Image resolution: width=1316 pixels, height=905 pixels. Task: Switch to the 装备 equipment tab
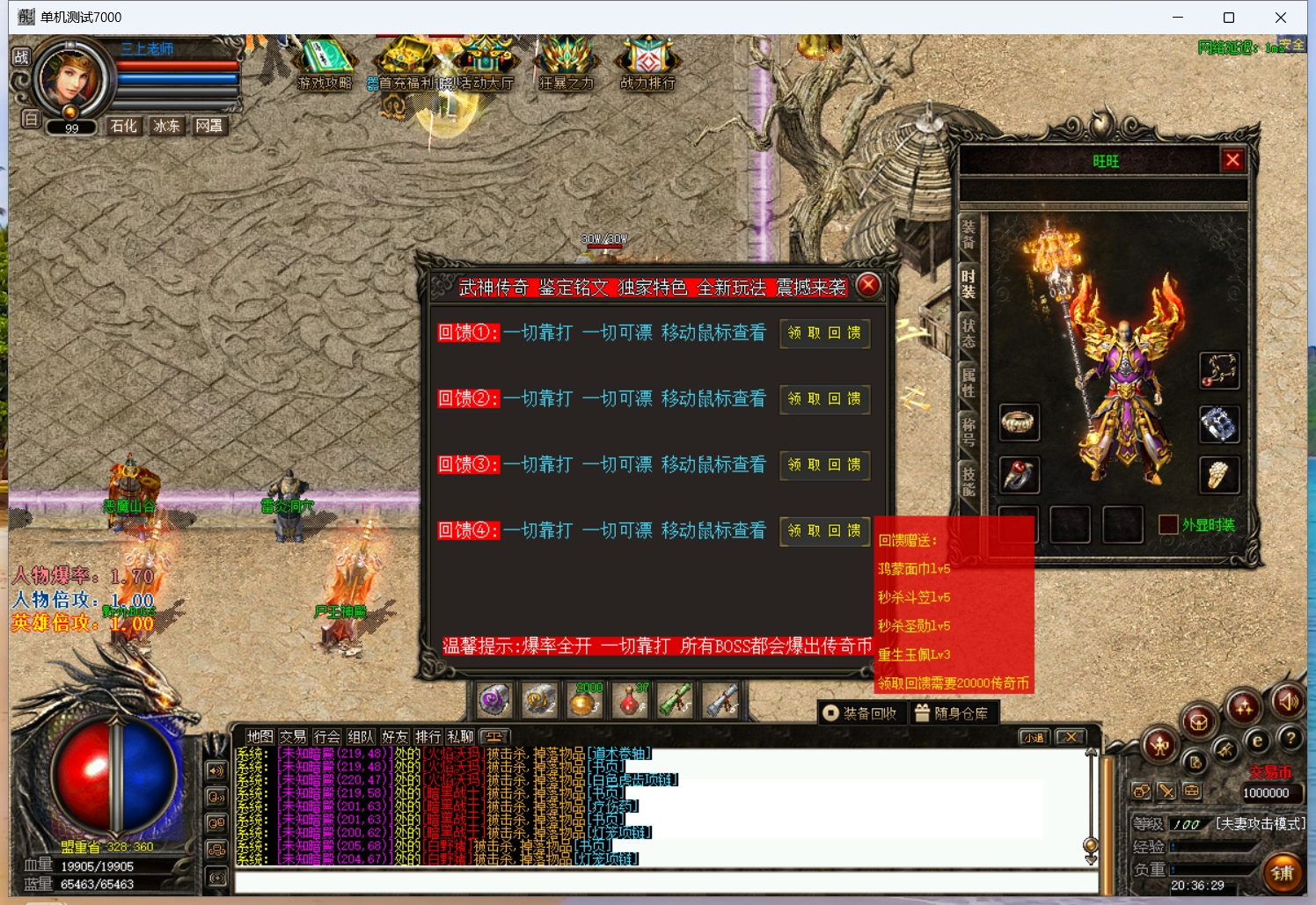click(969, 234)
